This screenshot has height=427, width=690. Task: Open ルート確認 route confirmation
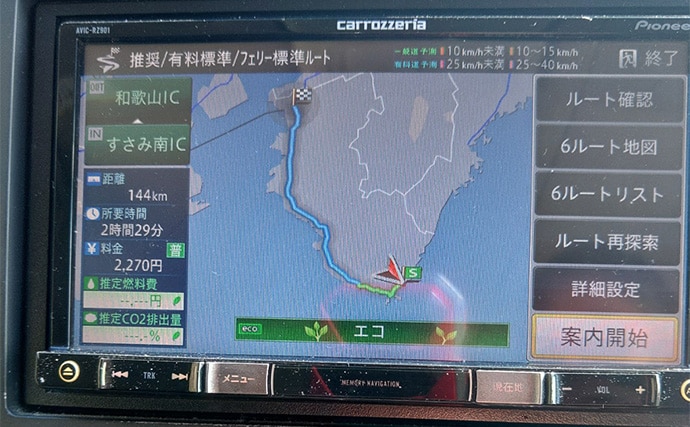(608, 99)
